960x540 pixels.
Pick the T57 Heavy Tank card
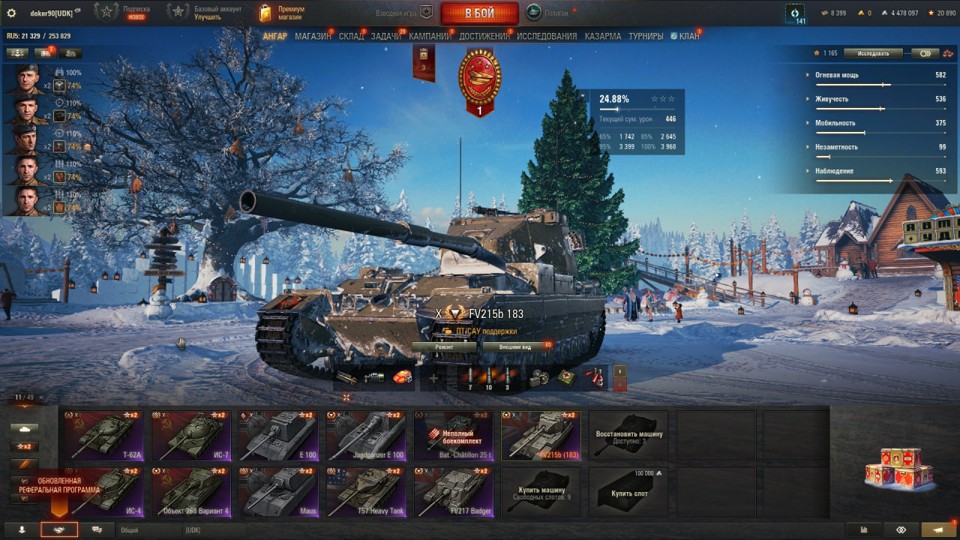click(366, 492)
